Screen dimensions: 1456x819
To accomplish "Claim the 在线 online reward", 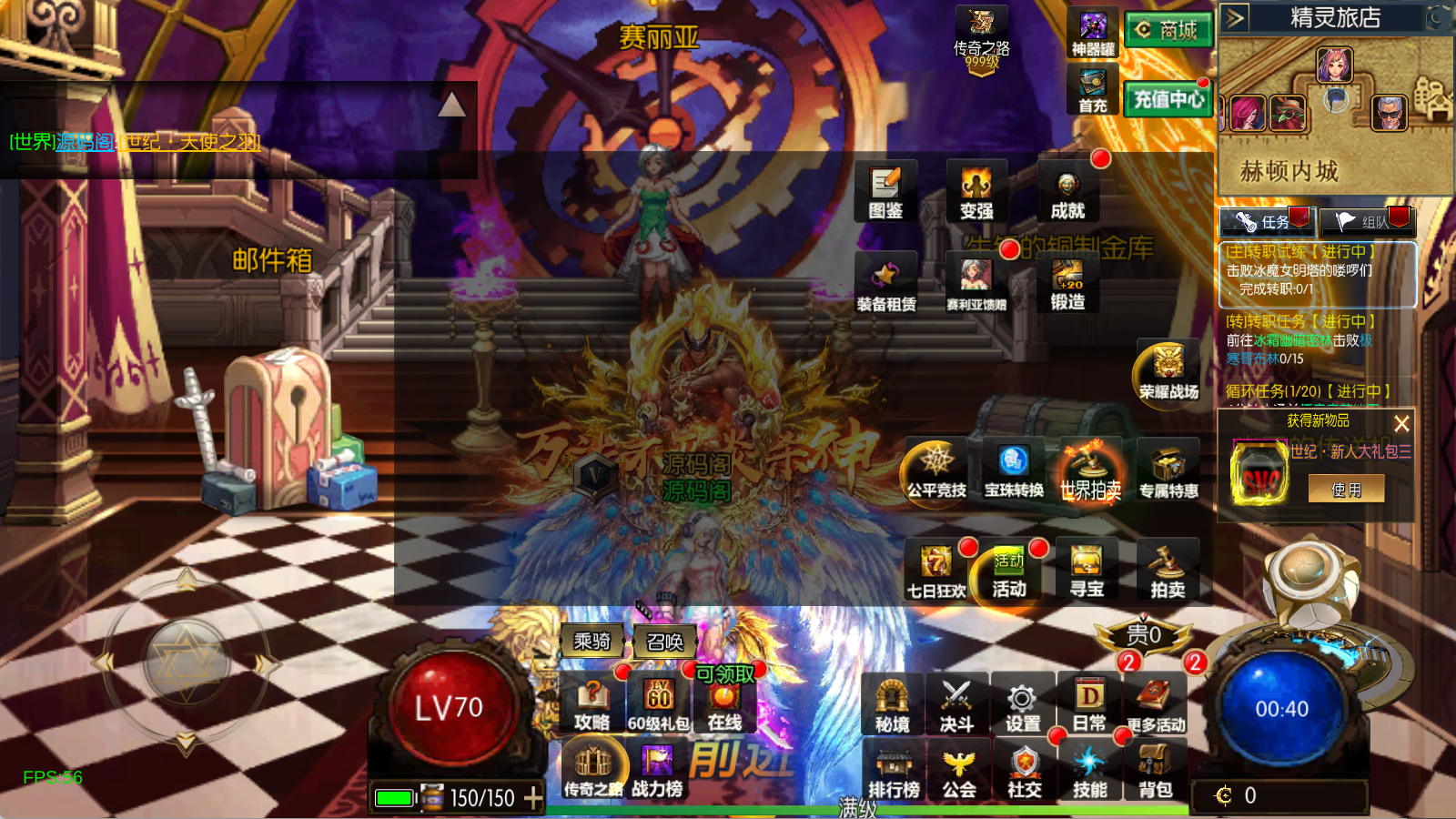I will click(724, 706).
